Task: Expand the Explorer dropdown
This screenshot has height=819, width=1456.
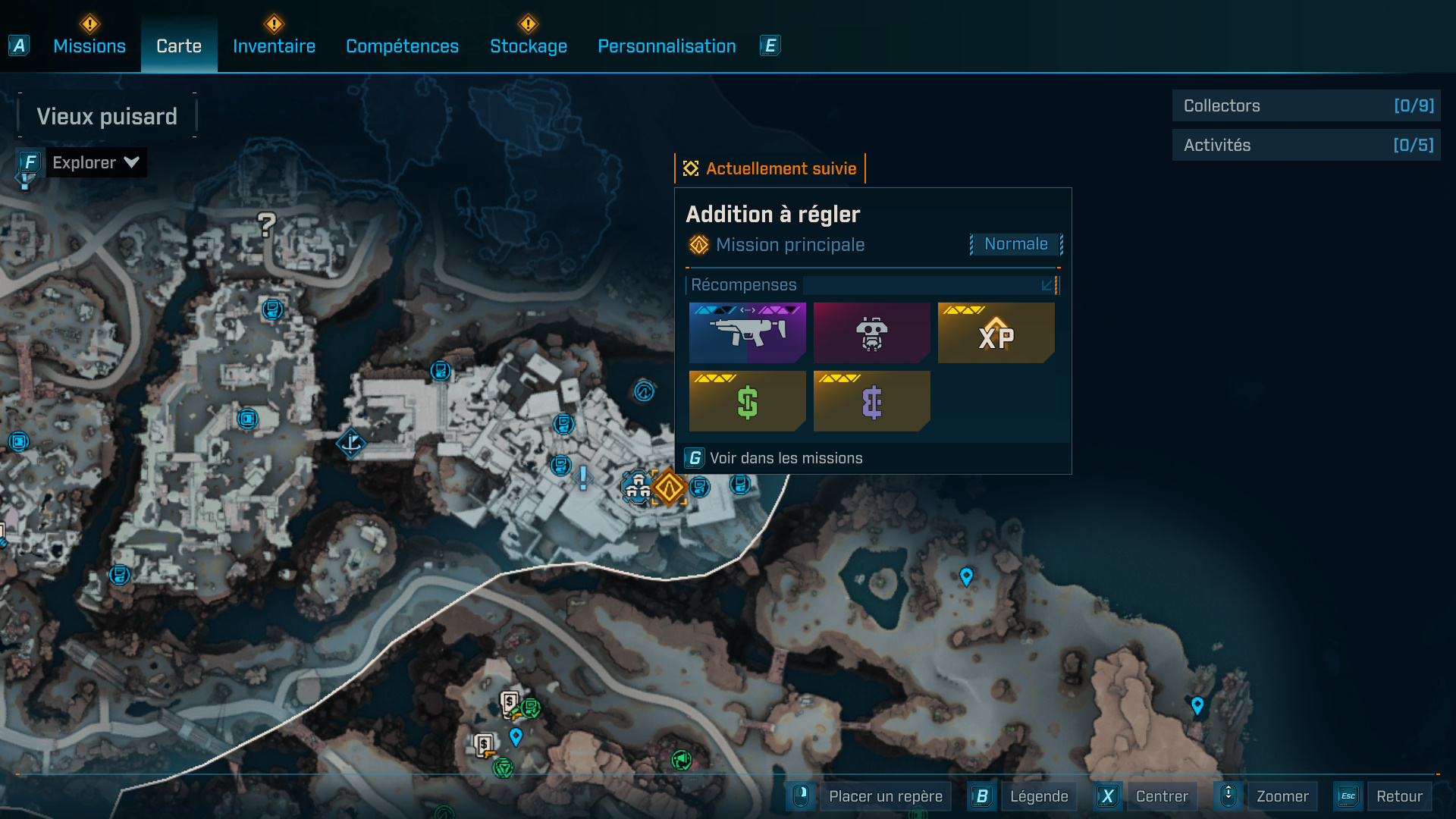Action: [x=96, y=162]
